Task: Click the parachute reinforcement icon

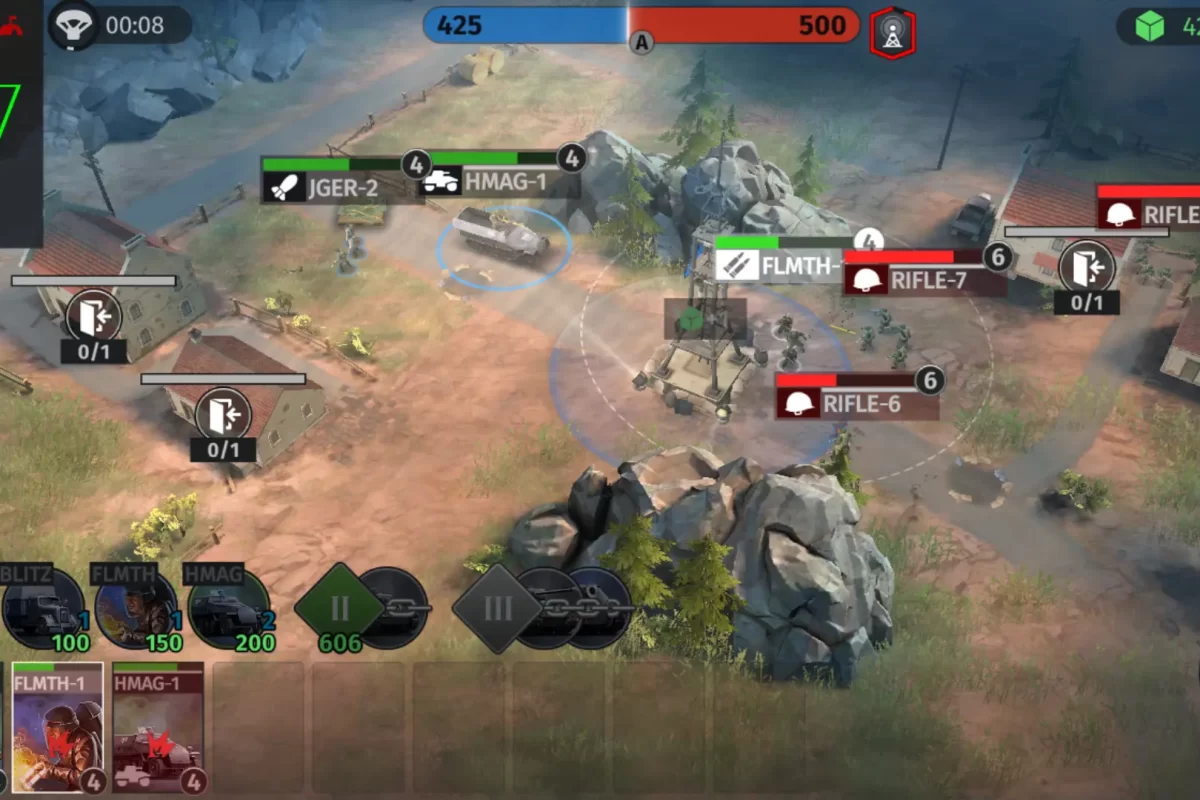Action: [73, 25]
